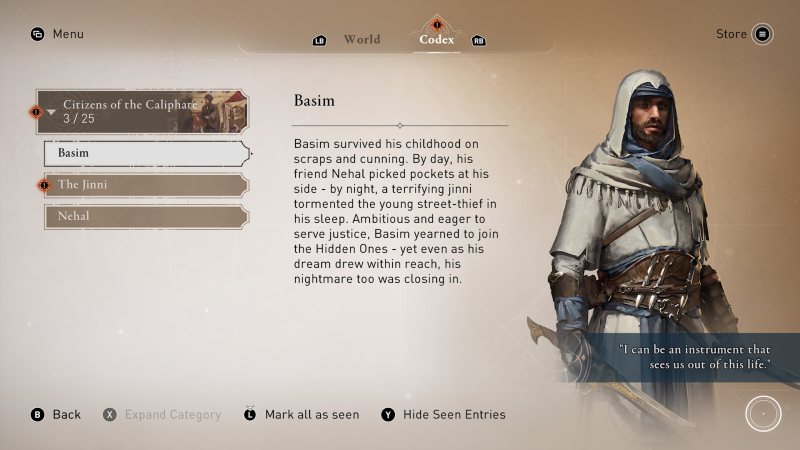Open The Jinni codex entry

pos(145,185)
